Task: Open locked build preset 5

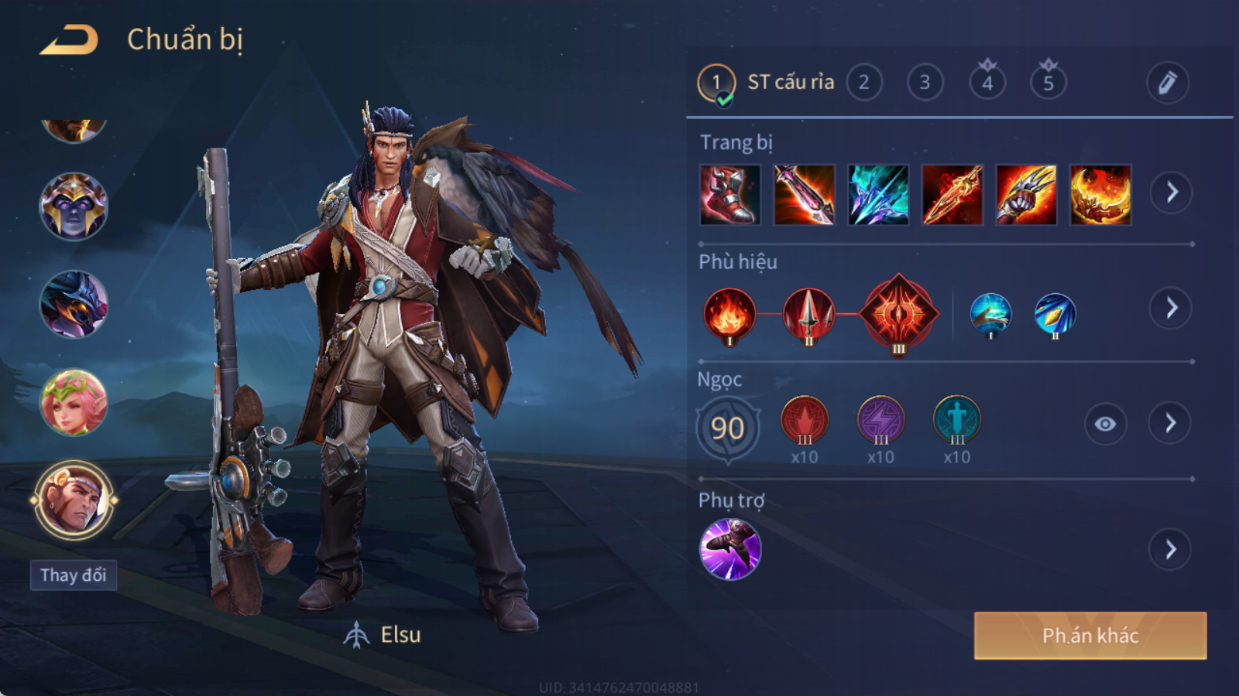Action: pos(1048,82)
